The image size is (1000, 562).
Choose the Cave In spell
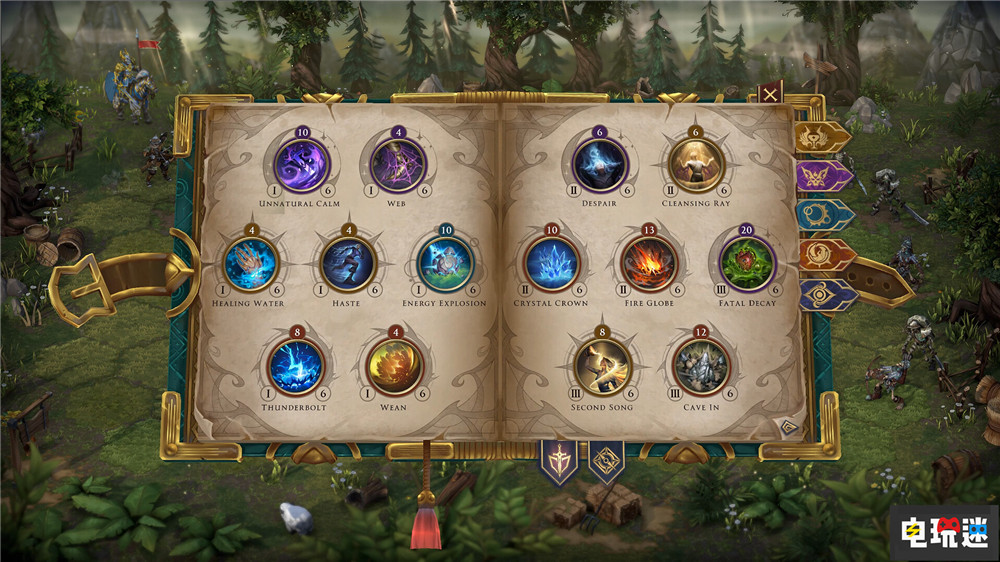click(x=701, y=367)
